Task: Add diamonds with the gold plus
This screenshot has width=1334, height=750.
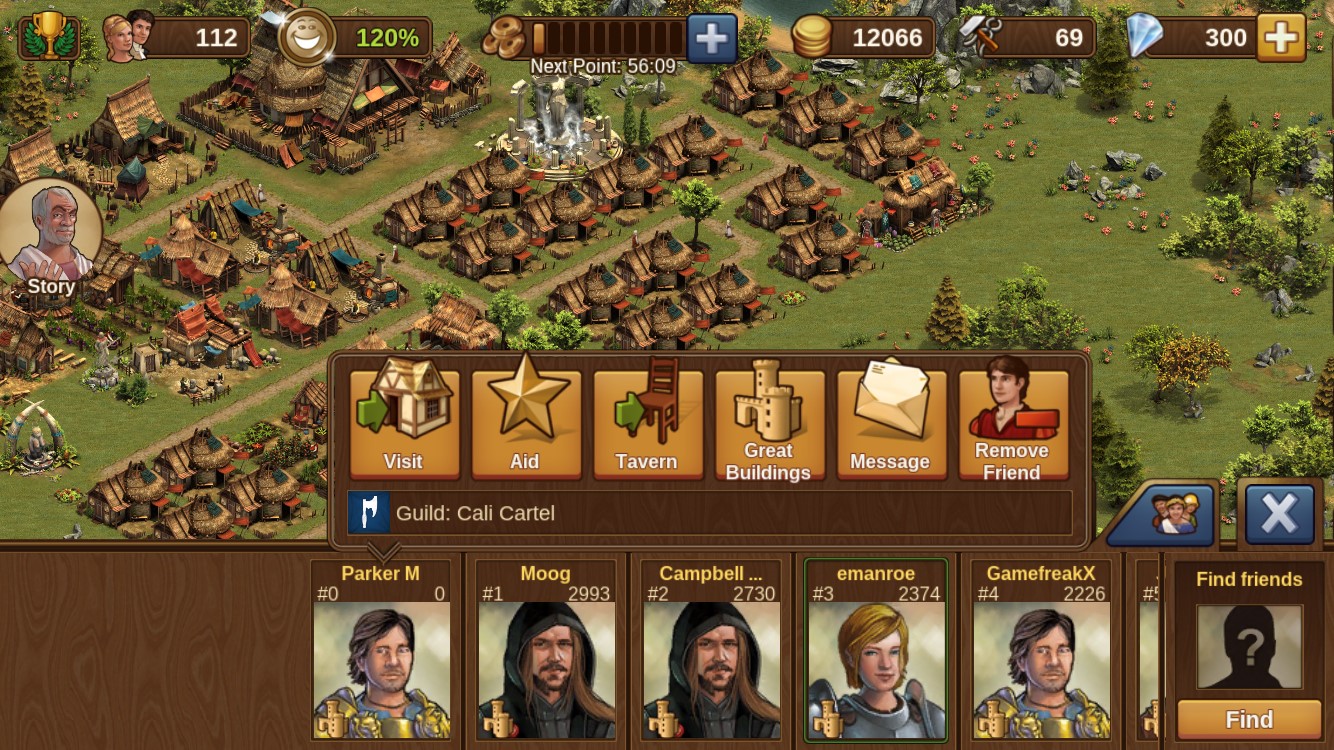Action: coord(1281,39)
